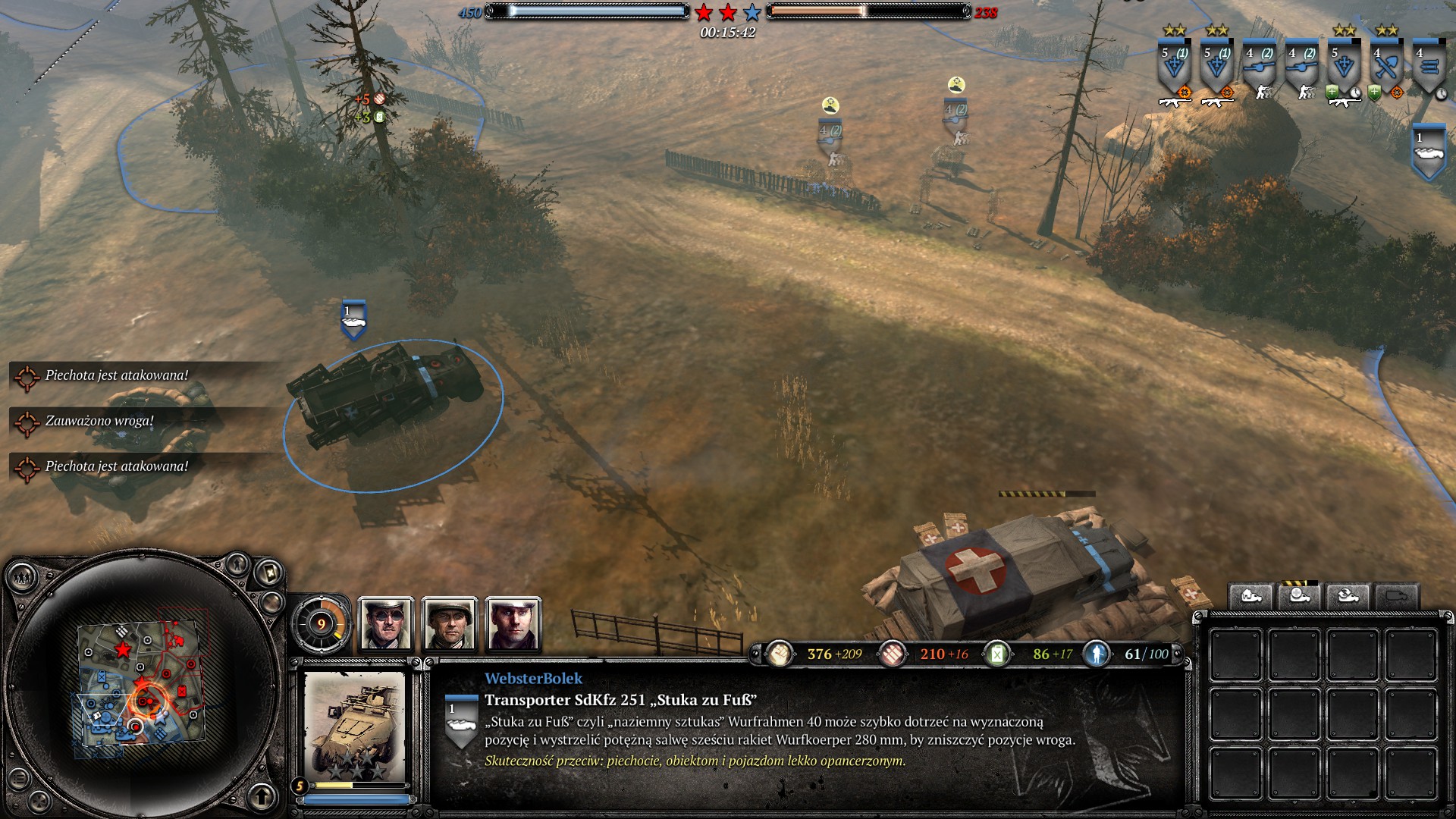Screen dimensions: 1456x819
Task: Select the pioneer squad shield with shovel icon
Action: click(x=1387, y=67)
